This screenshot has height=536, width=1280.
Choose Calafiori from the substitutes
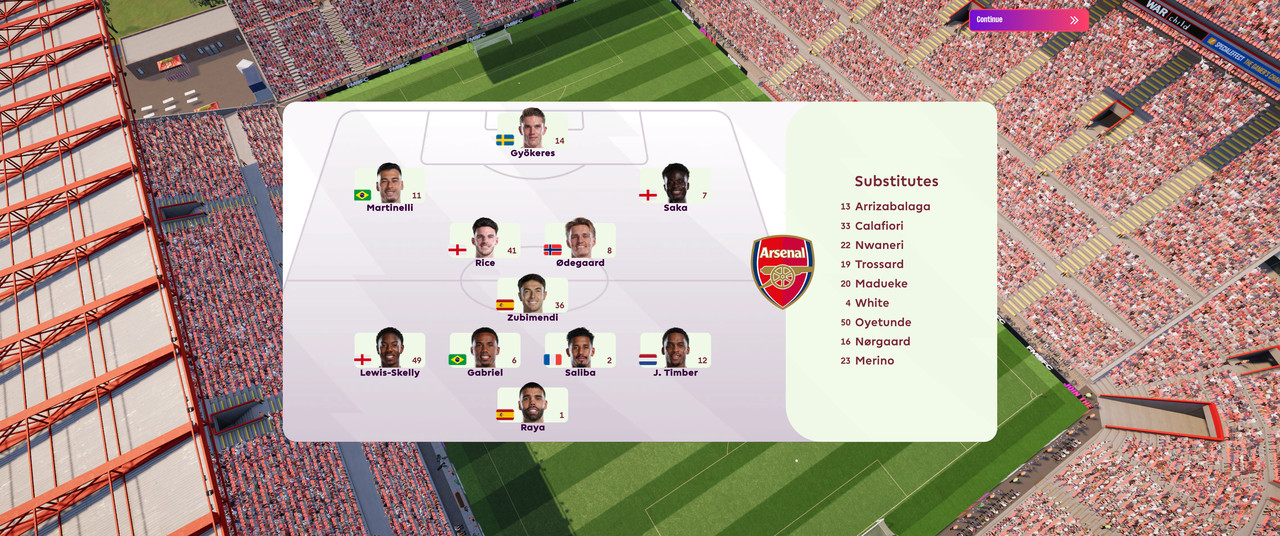pyautogui.click(x=878, y=226)
